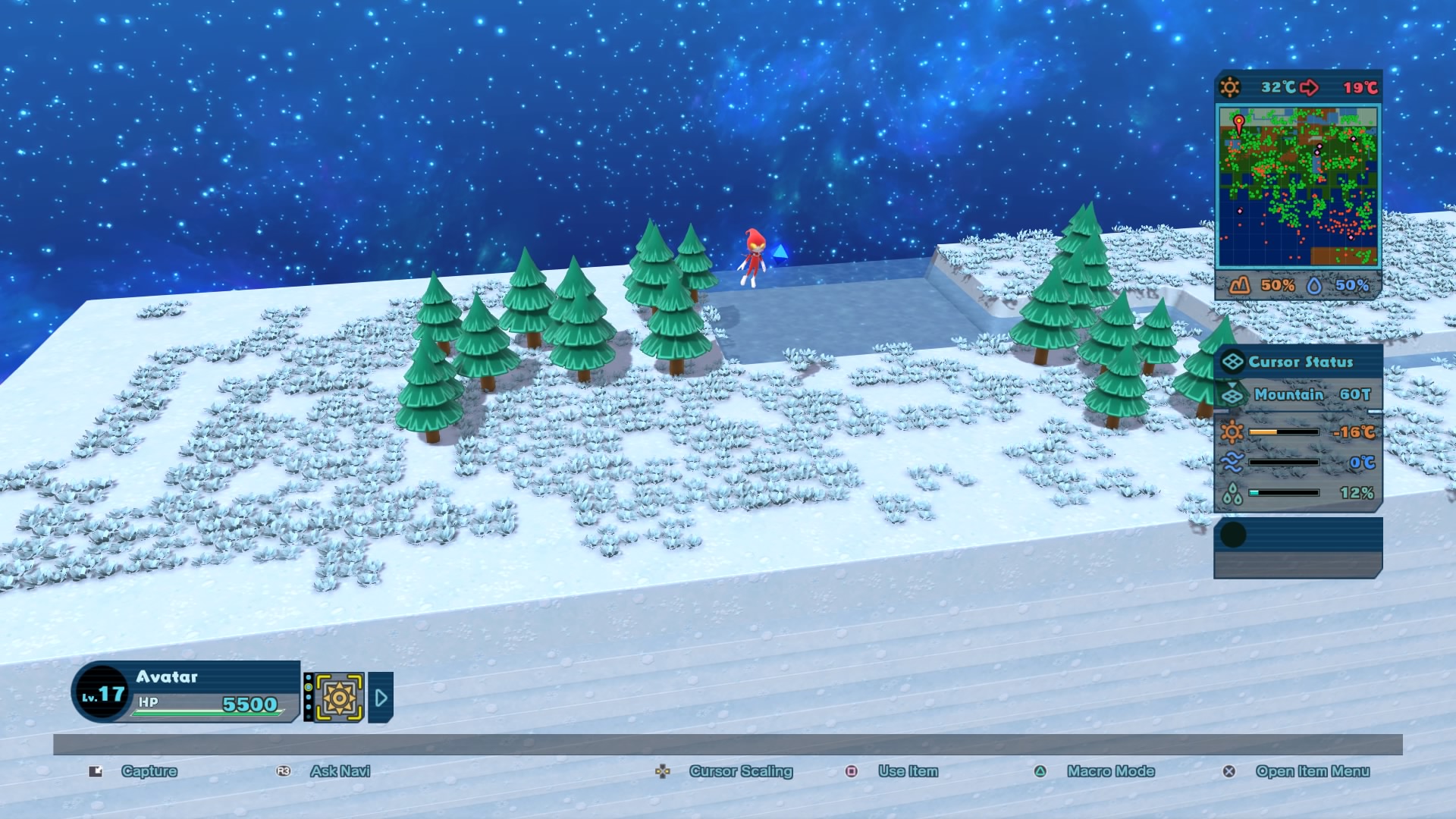Viewport: 1456px width, 819px height.
Task: Open Item Menu
Action: (1313, 771)
